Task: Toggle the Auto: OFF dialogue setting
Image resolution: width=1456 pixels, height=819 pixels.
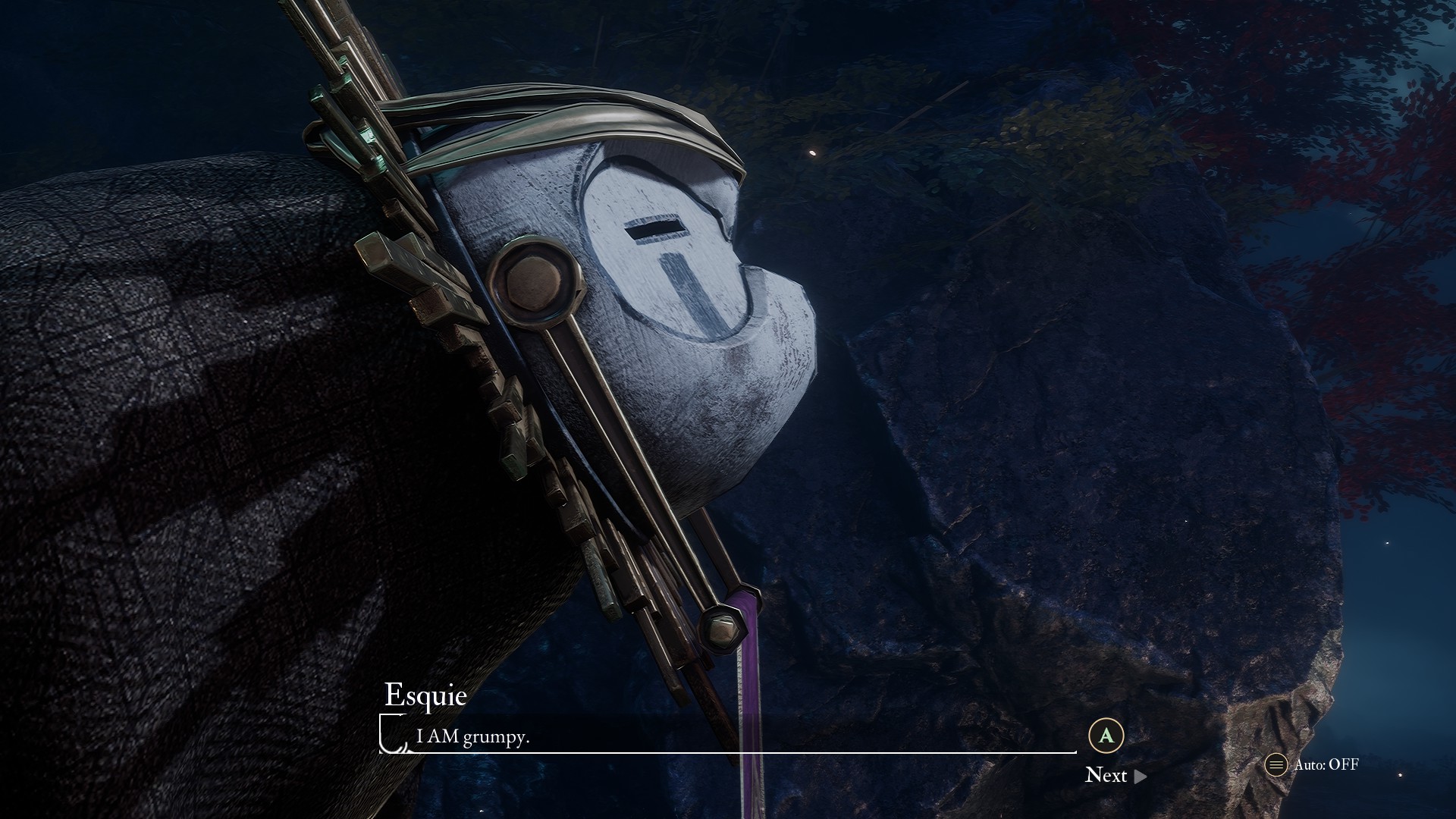Action: tap(1313, 764)
